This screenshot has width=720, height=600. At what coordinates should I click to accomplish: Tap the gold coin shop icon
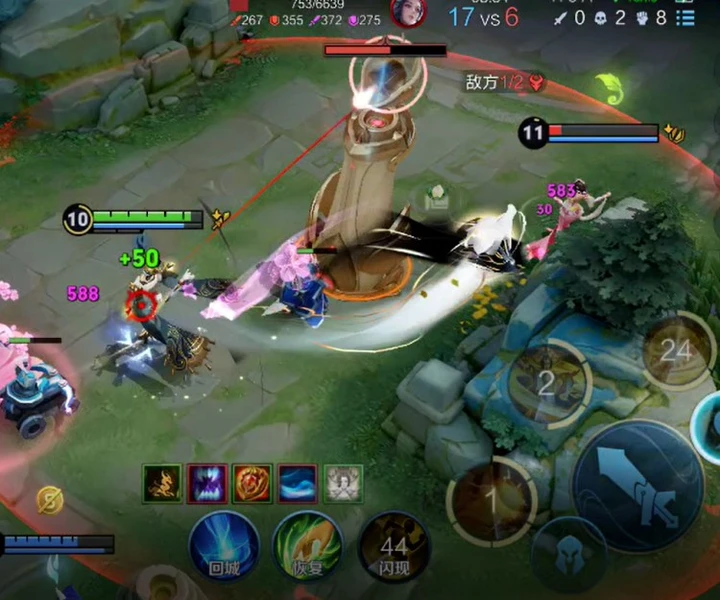pyautogui.click(x=50, y=499)
